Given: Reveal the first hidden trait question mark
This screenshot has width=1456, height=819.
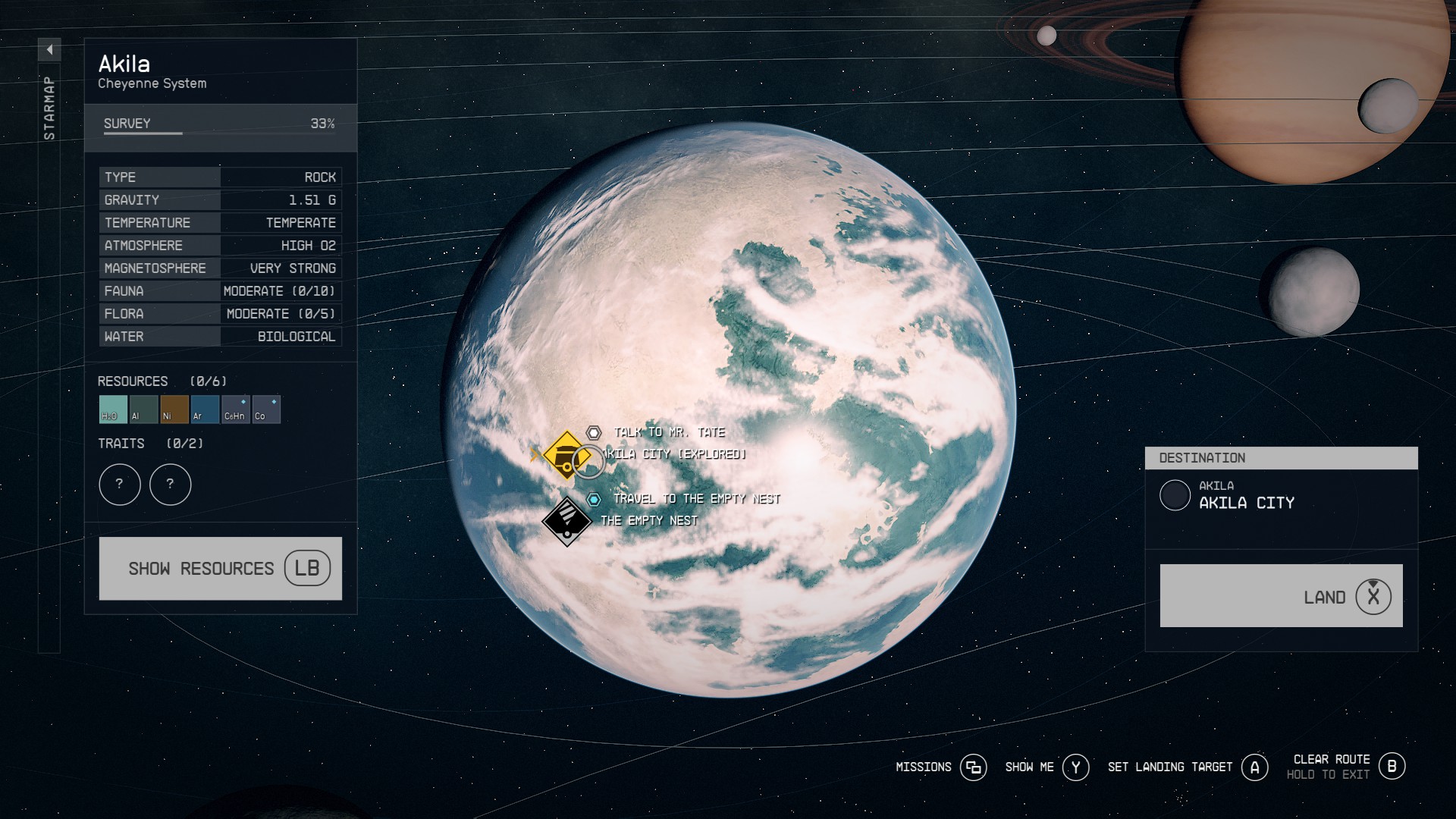Looking at the screenshot, I should tap(119, 485).
